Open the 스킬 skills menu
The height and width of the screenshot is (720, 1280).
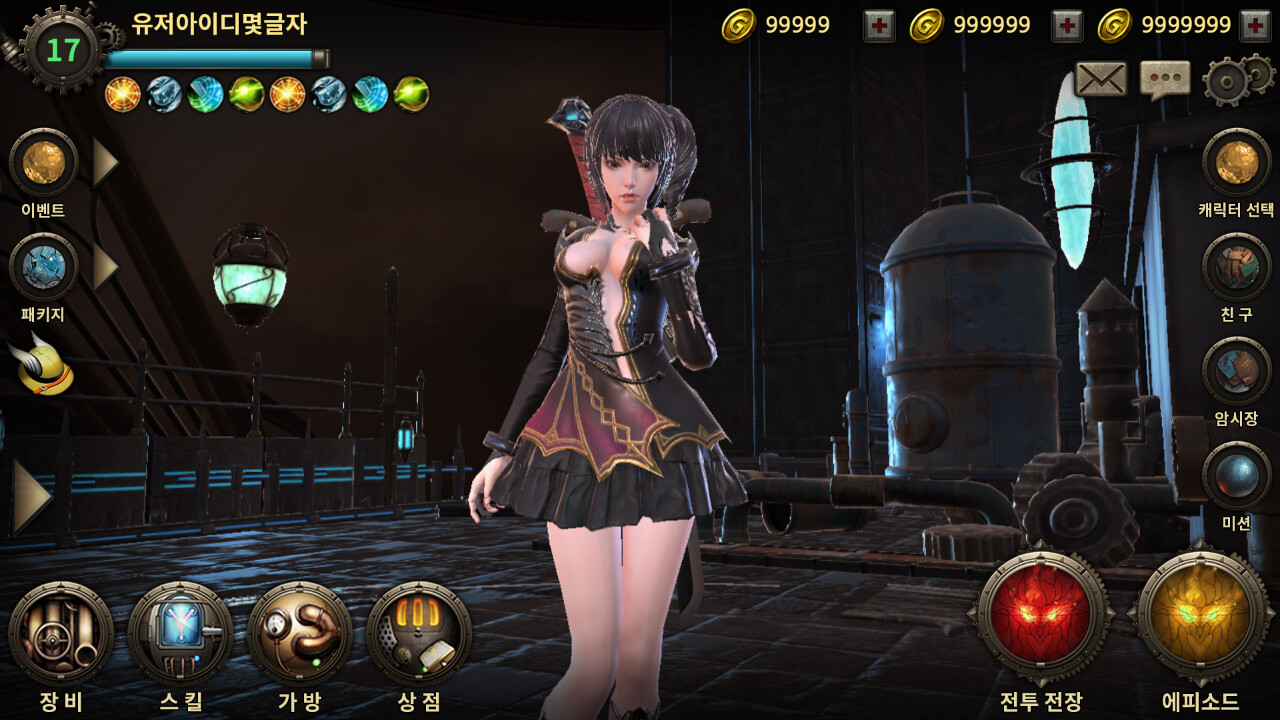180,634
